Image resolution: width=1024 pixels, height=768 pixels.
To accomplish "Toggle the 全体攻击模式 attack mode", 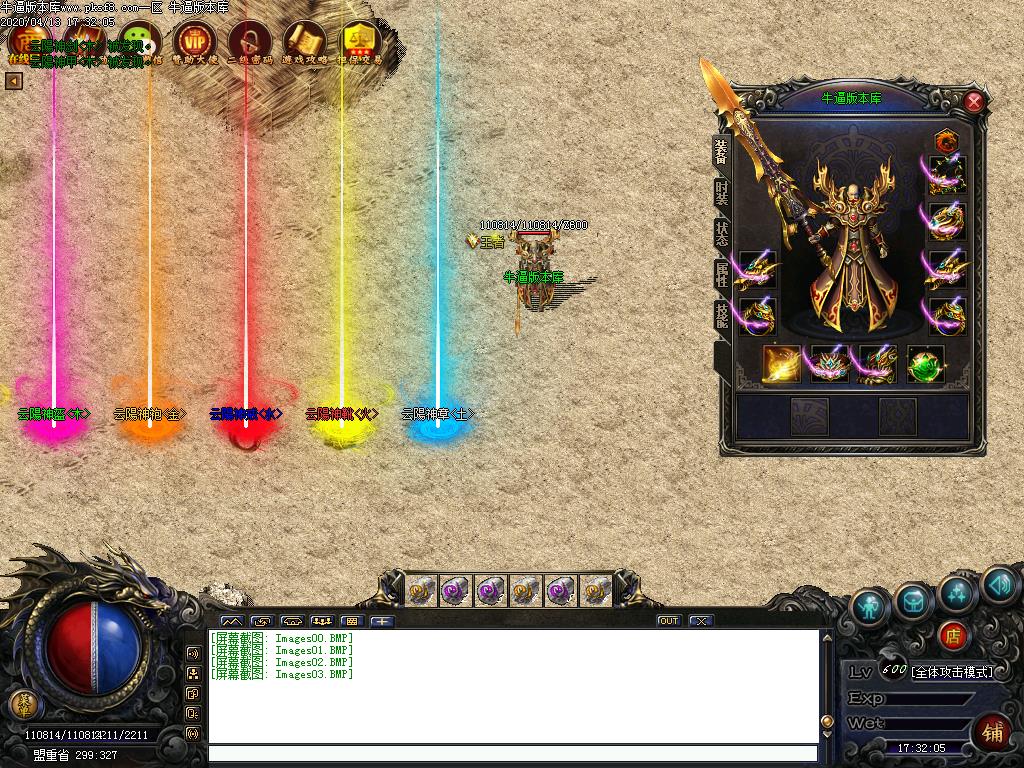I will (x=952, y=671).
